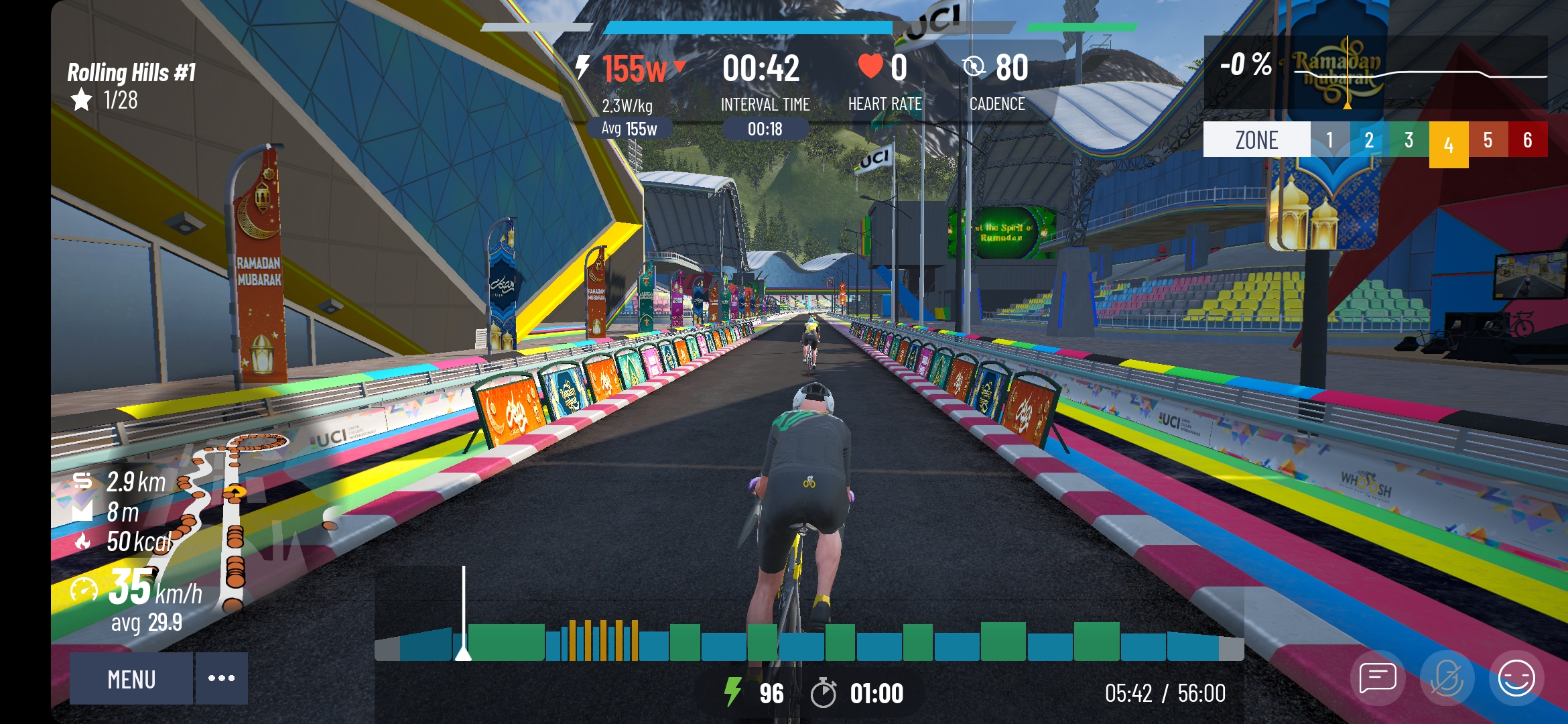Open the three-dot options menu

coord(221,678)
